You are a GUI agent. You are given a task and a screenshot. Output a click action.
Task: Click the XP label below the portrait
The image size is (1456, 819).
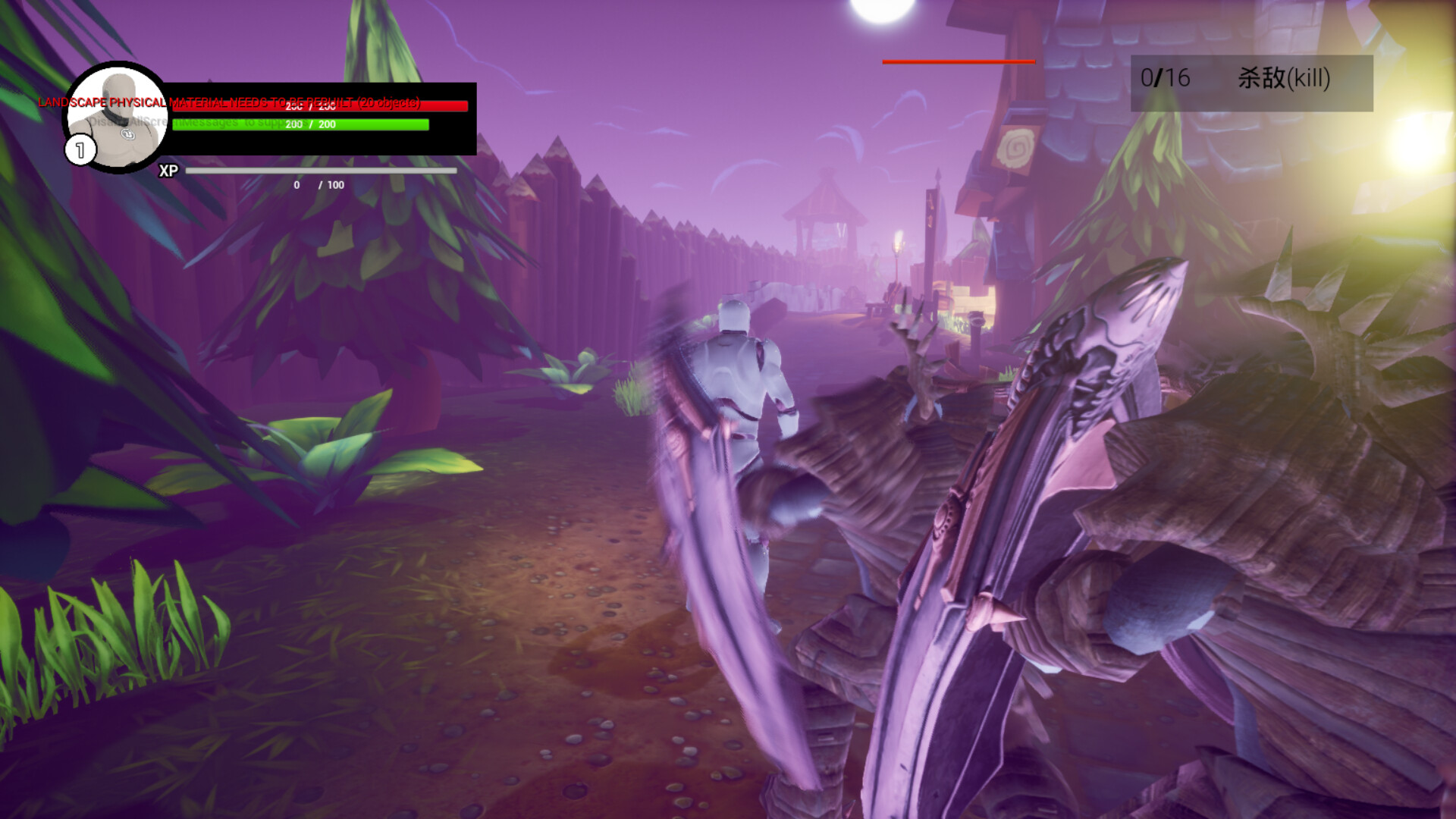coord(168,171)
